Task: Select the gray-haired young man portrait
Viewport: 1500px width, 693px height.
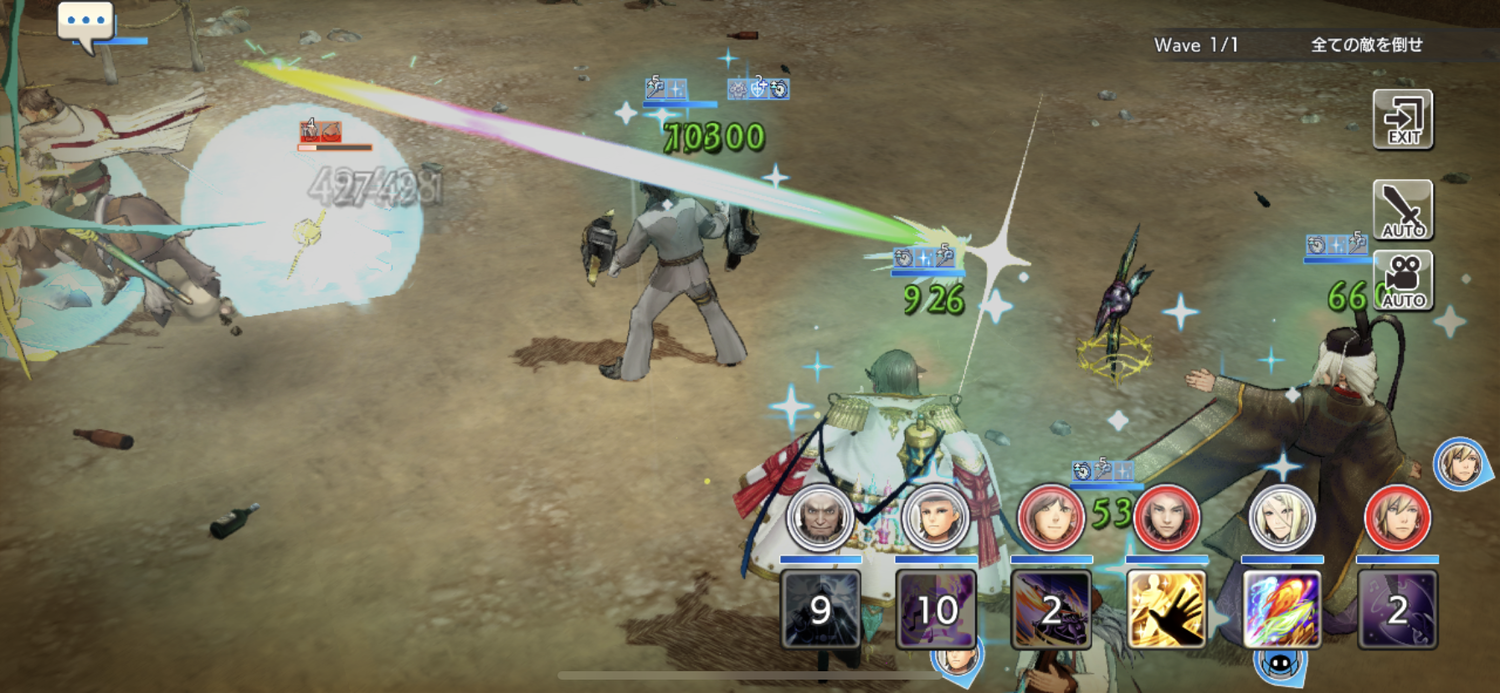Action: pos(936,518)
